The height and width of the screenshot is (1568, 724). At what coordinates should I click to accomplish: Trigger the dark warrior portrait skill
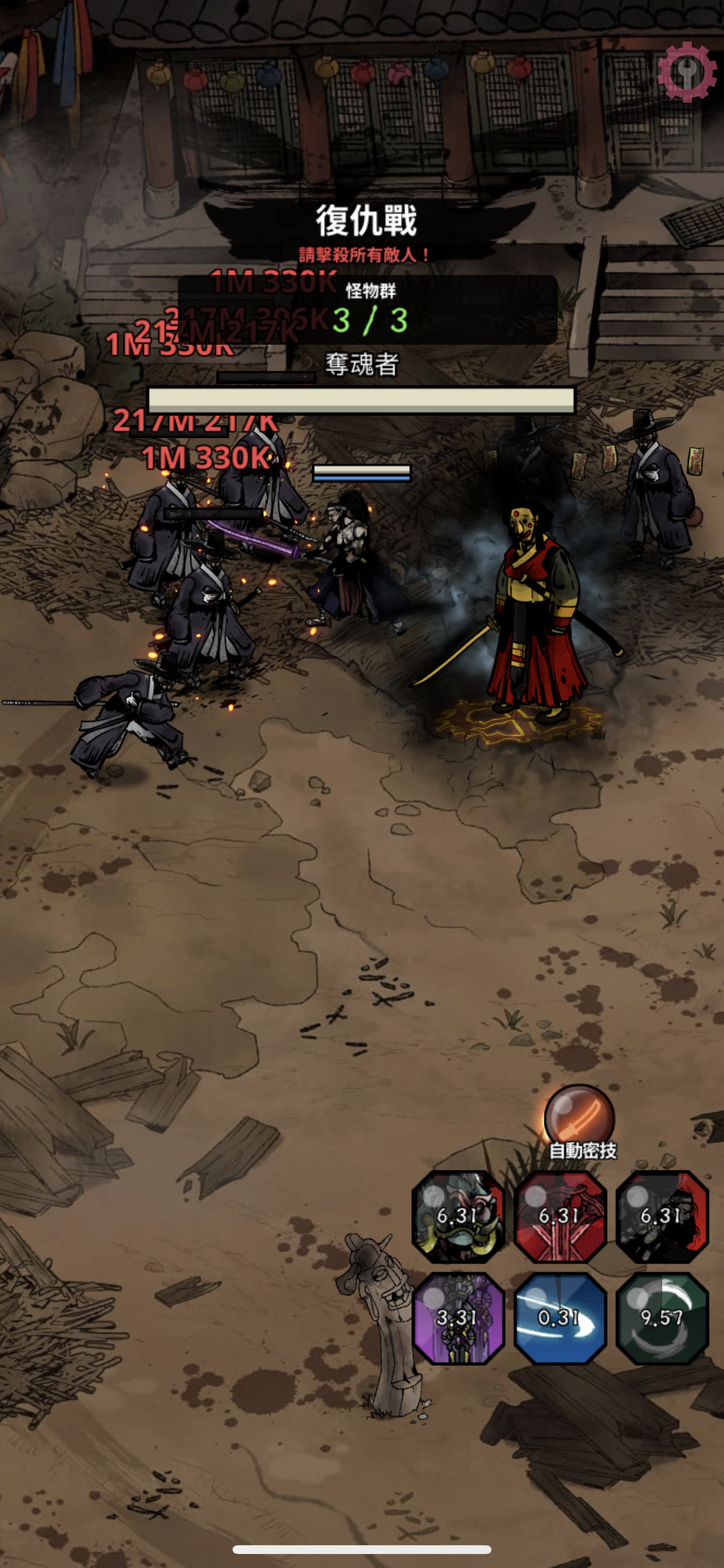[662, 1217]
